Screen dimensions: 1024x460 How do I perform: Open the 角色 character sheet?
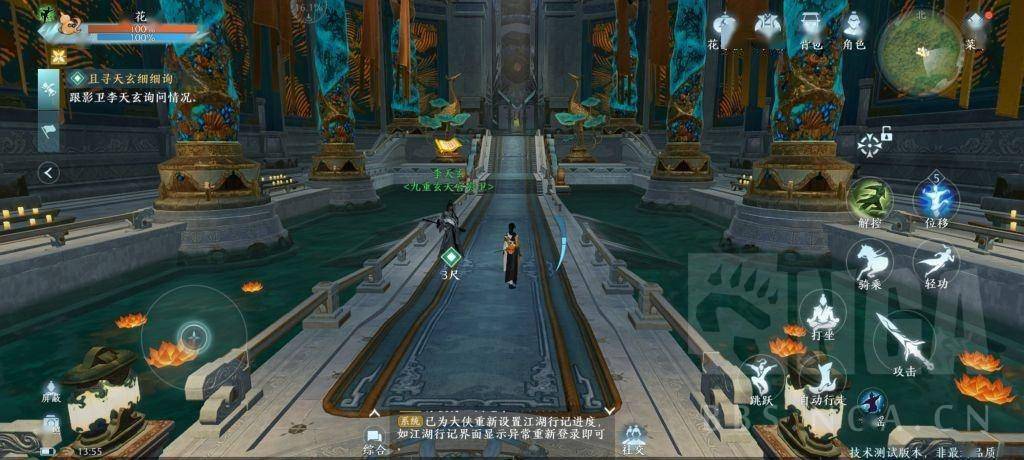(x=853, y=28)
